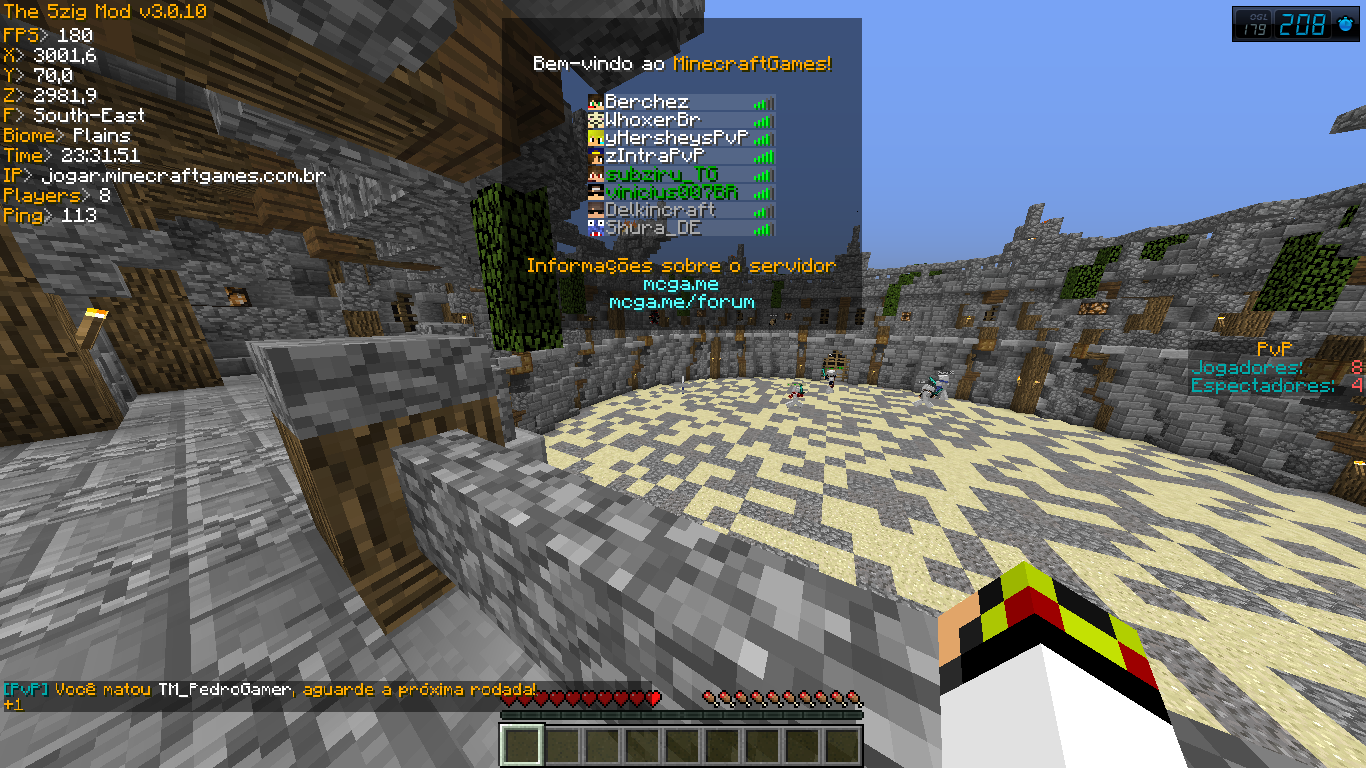
Task: Choose WhoxerBr from the player list
Action: pyautogui.click(x=681, y=120)
